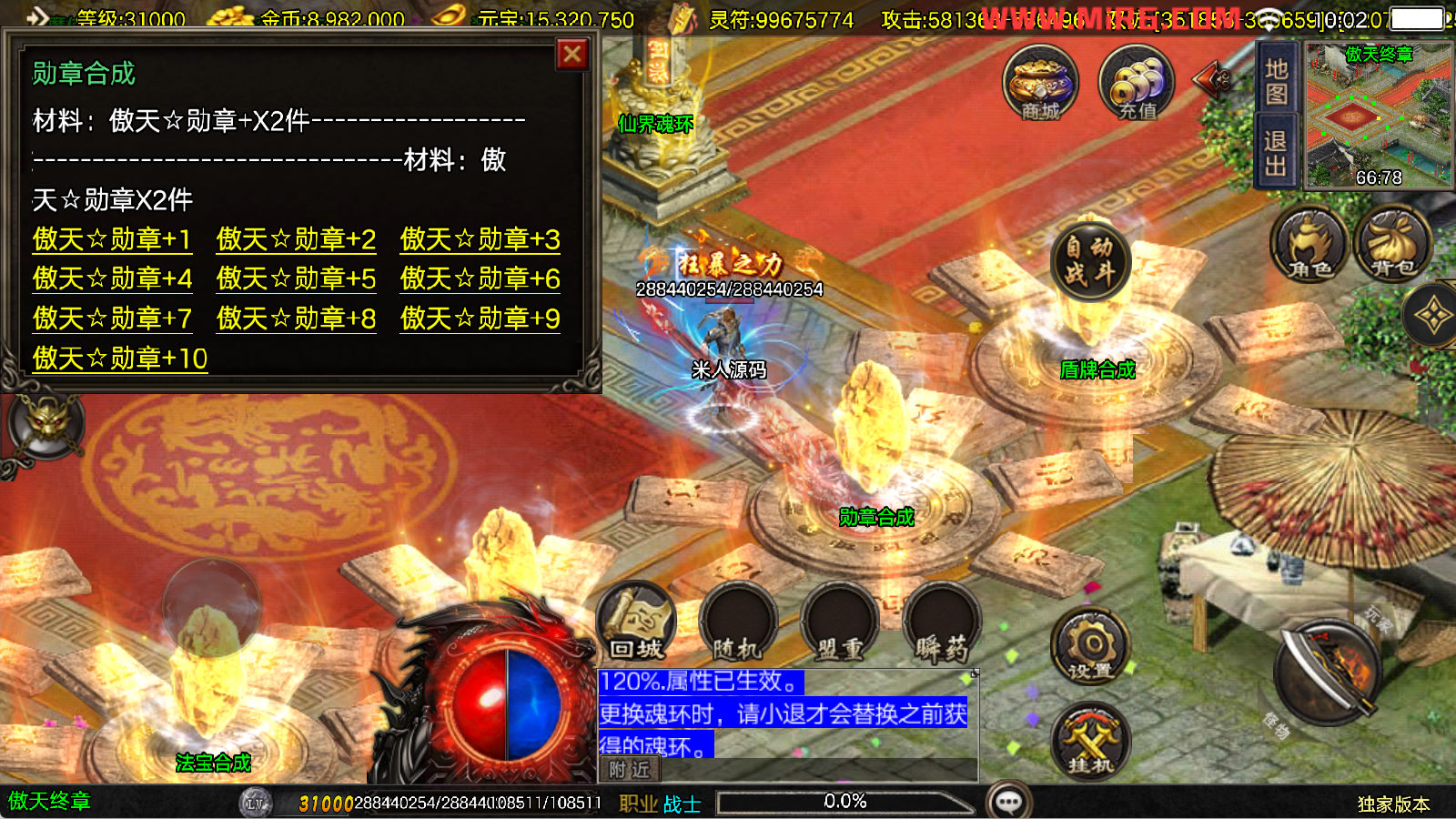Start 挂机 idle mode
The width and height of the screenshot is (1456, 819).
(1090, 742)
